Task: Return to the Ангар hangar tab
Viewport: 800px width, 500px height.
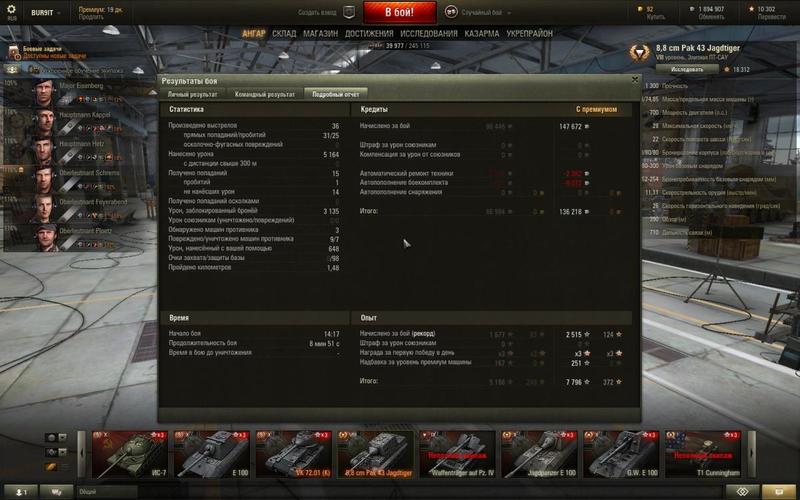Action: tap(253, 33)
